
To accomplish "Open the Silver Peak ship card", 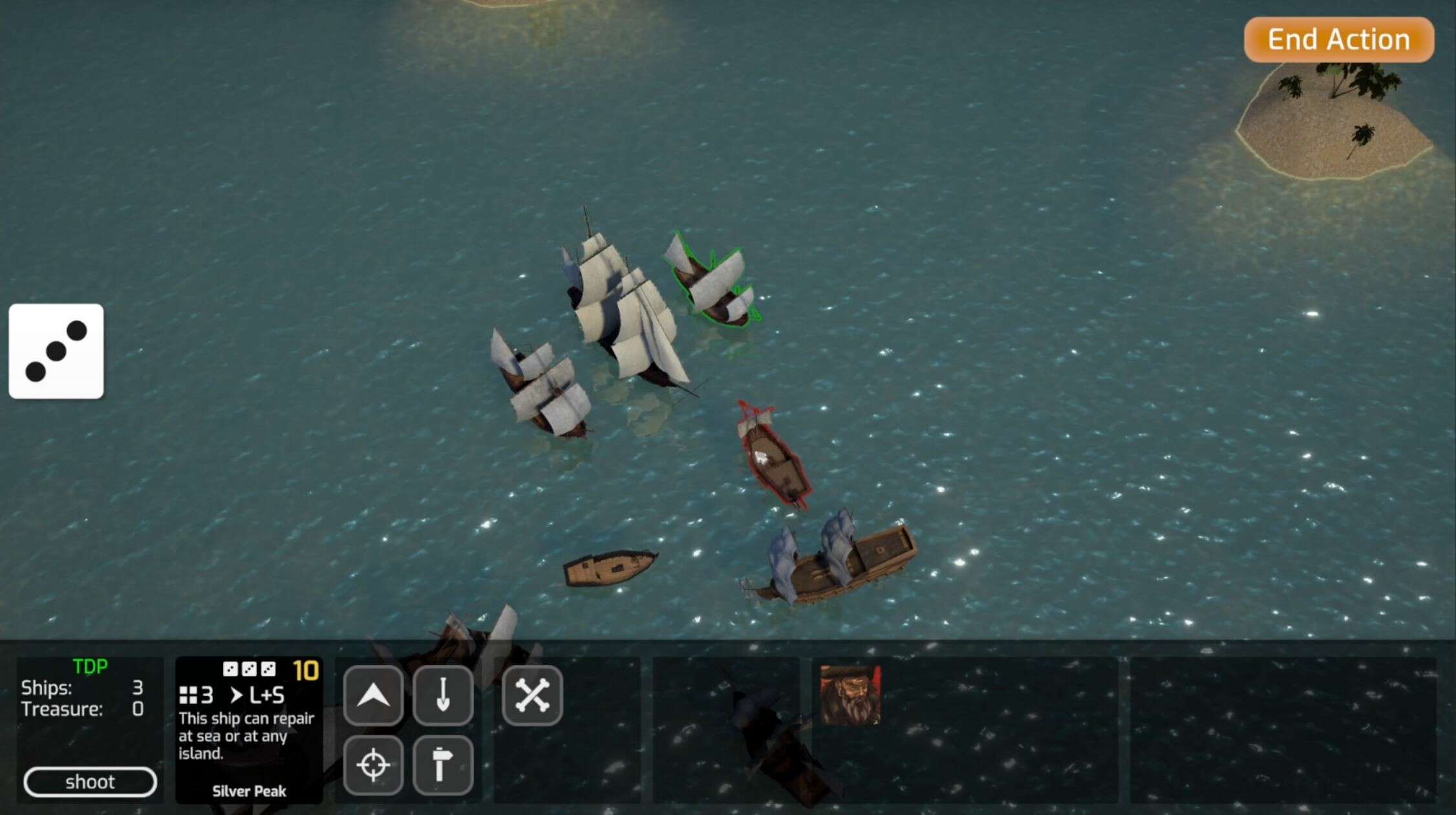I will tap(248, 730).
